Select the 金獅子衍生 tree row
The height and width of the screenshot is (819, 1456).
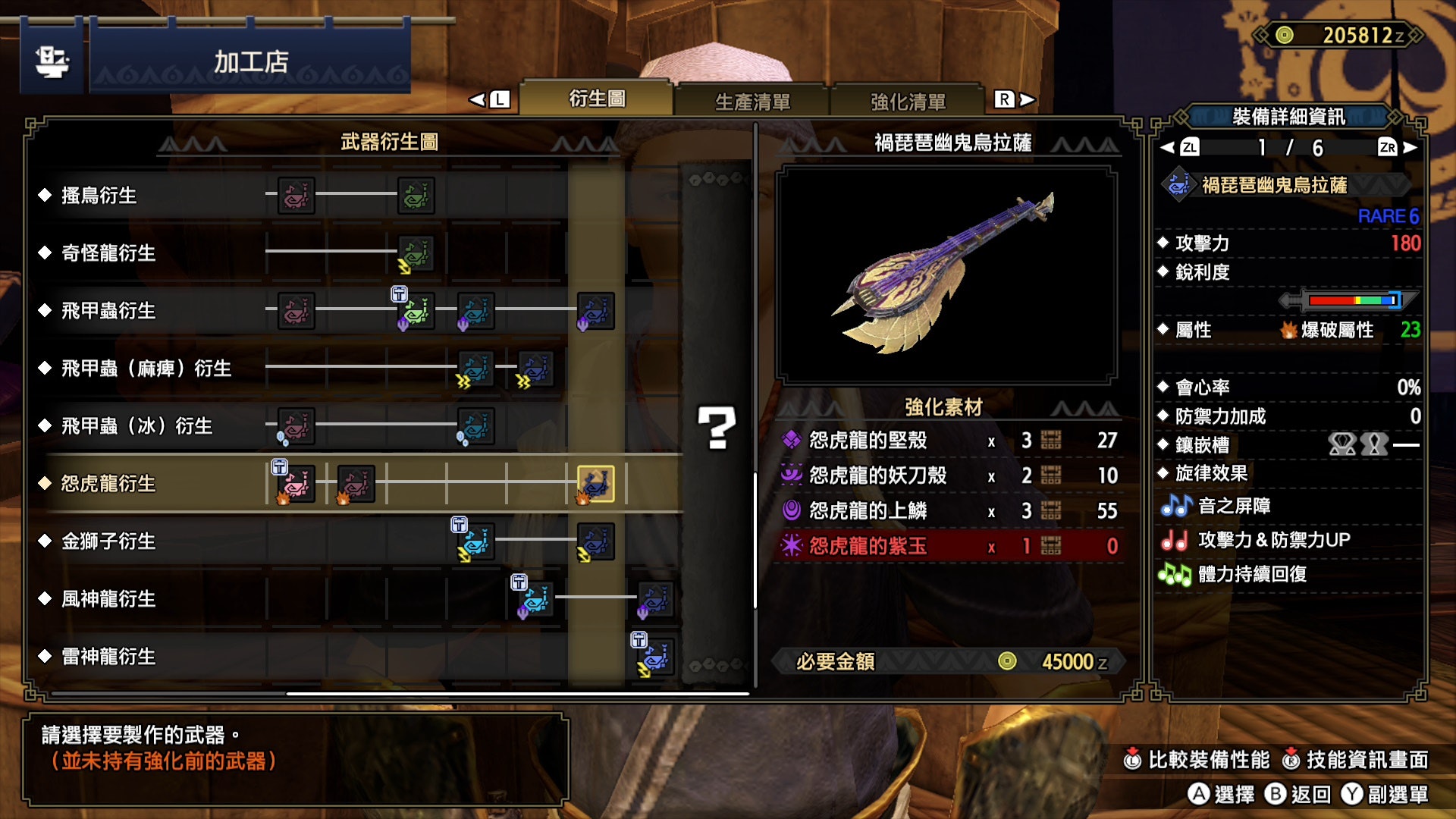point(108,541)
